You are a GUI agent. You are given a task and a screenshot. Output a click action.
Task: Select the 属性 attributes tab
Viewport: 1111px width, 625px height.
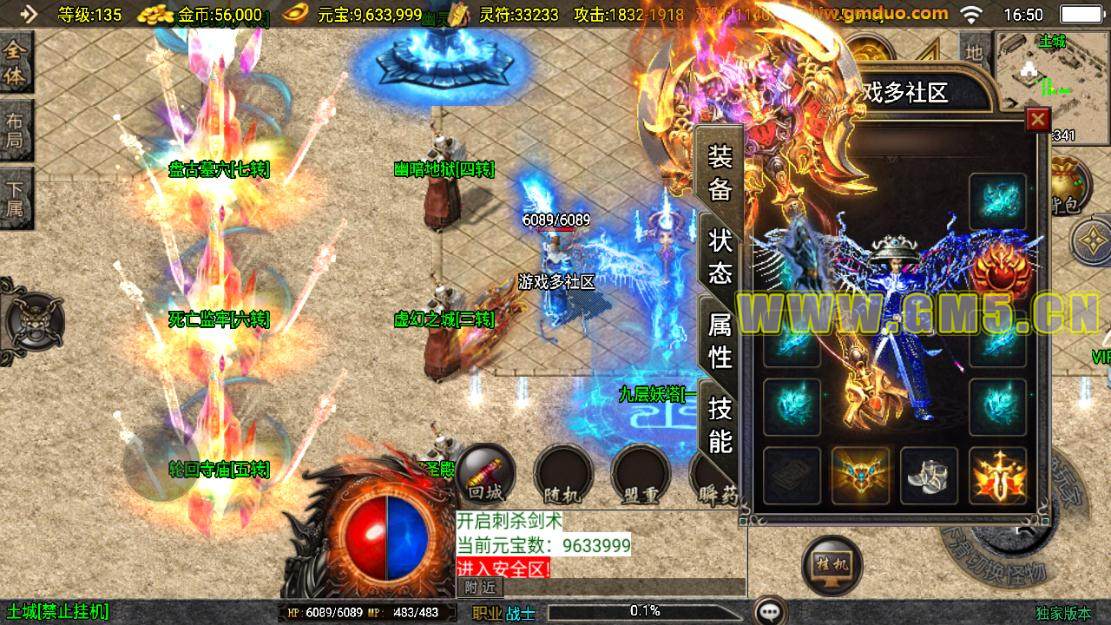720,339
